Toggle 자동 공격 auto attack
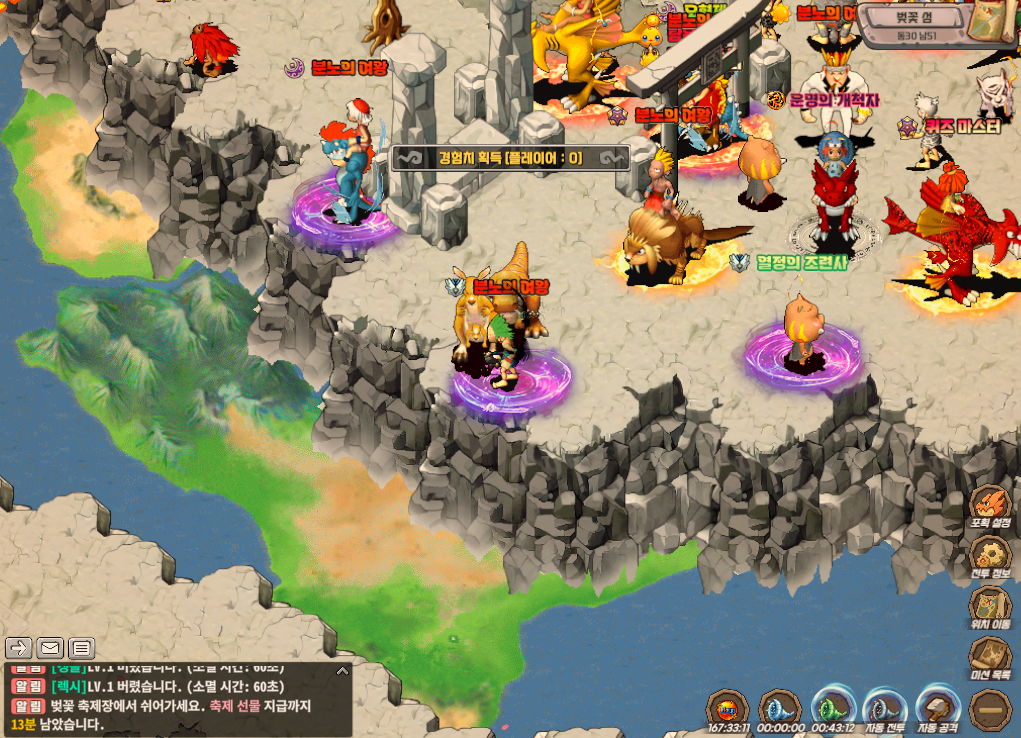1021x738 pixels. pyautogui.click(x=936, y=708)
